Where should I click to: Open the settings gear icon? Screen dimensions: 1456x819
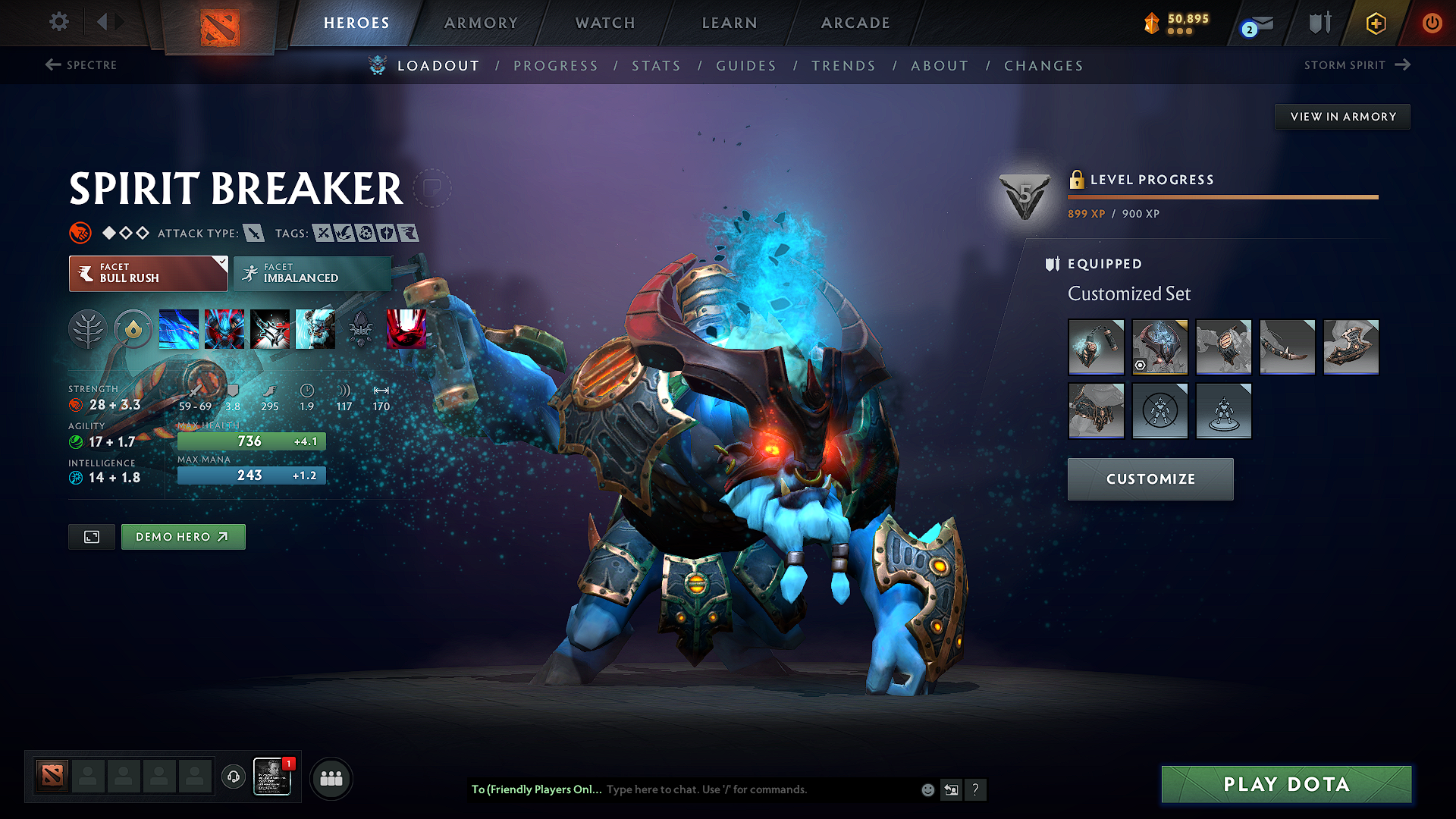point(58,22)
